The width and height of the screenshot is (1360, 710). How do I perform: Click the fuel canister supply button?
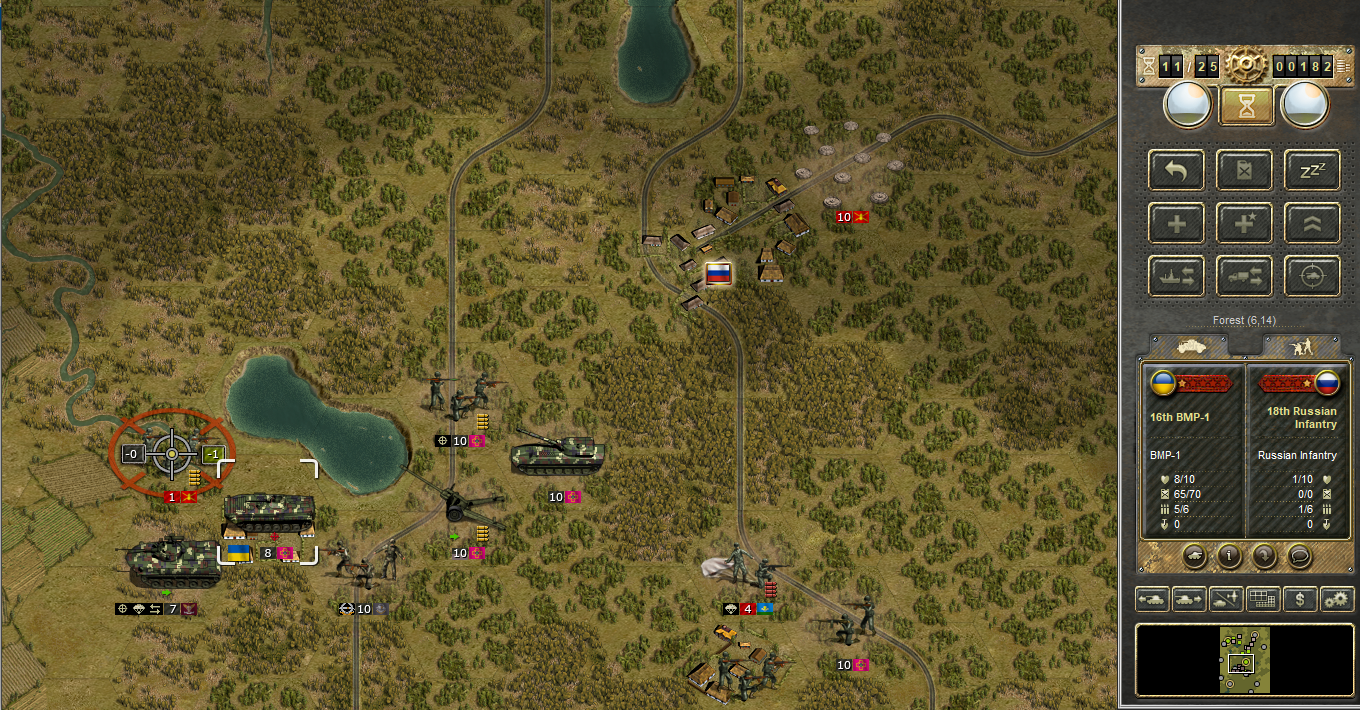1244,170
